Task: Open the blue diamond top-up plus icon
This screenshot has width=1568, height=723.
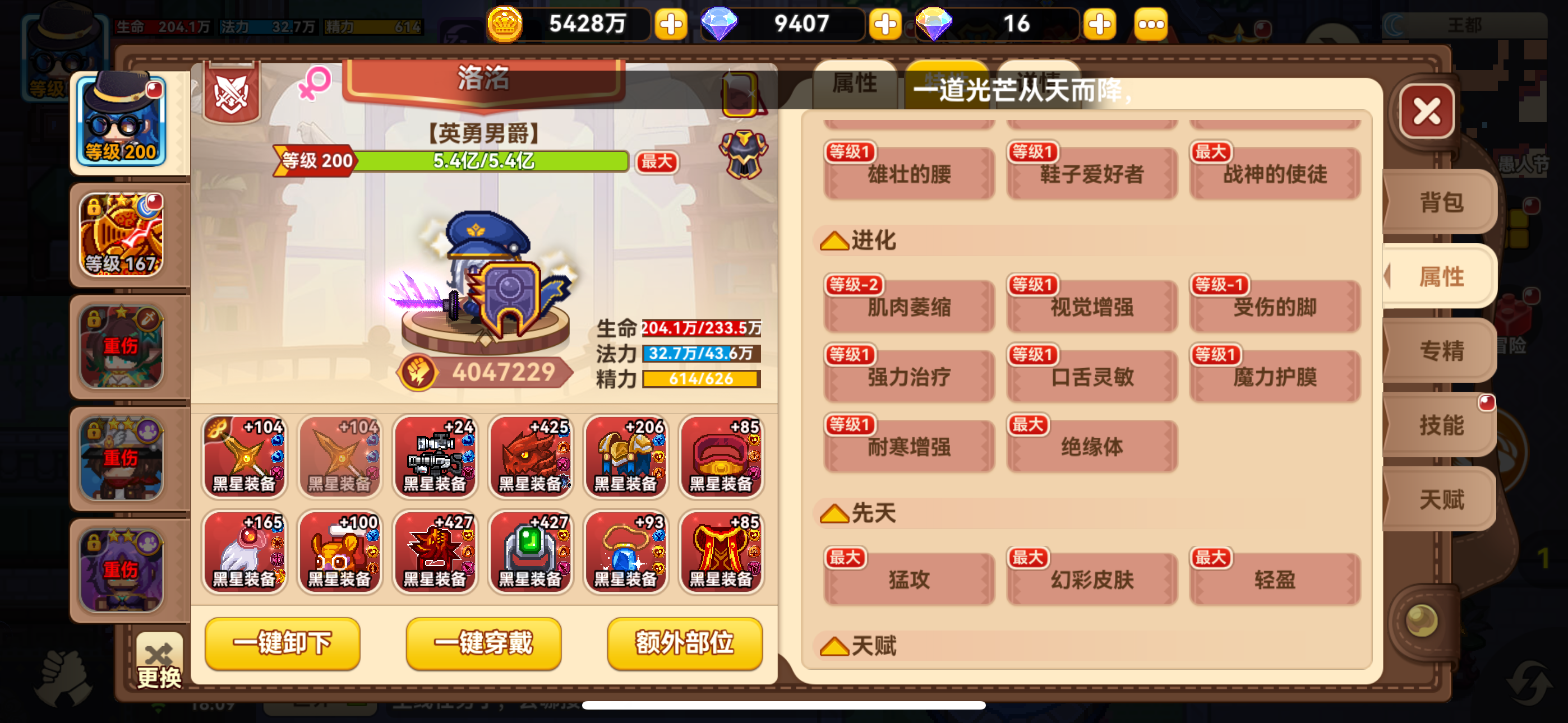Action: click(x=886, y=24)
